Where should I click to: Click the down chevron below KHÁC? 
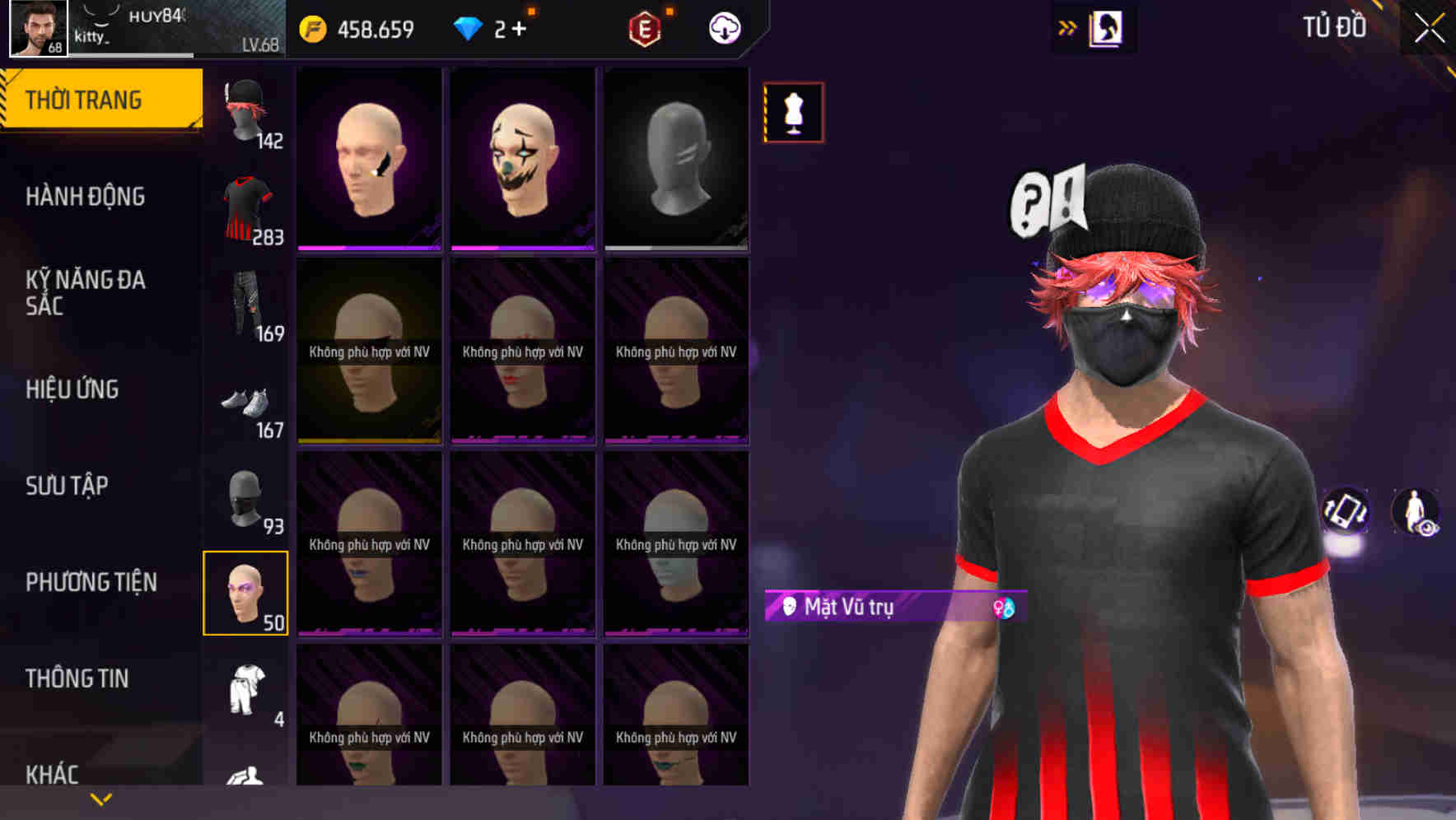coord(101,799)
